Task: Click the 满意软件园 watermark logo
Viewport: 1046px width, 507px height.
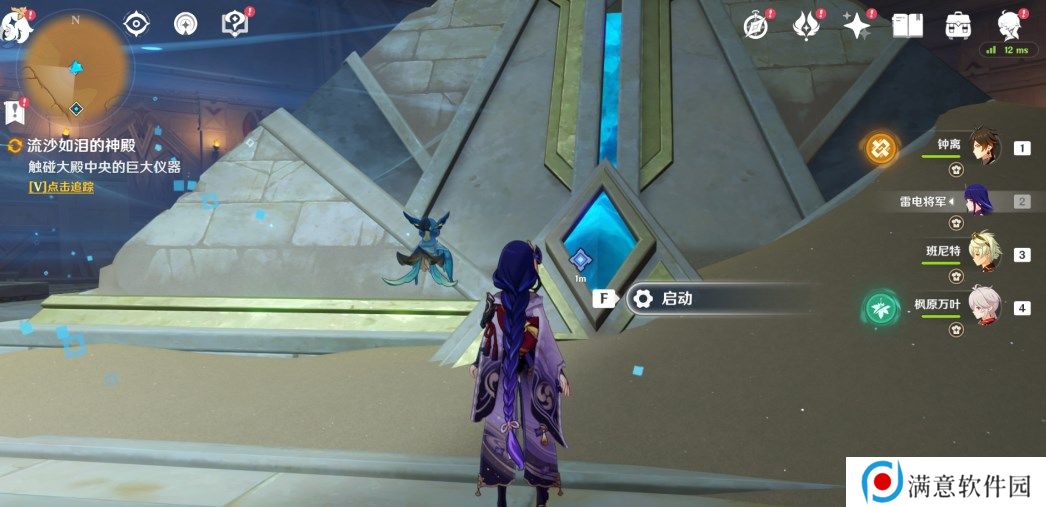Action: [x=946, y=483]
